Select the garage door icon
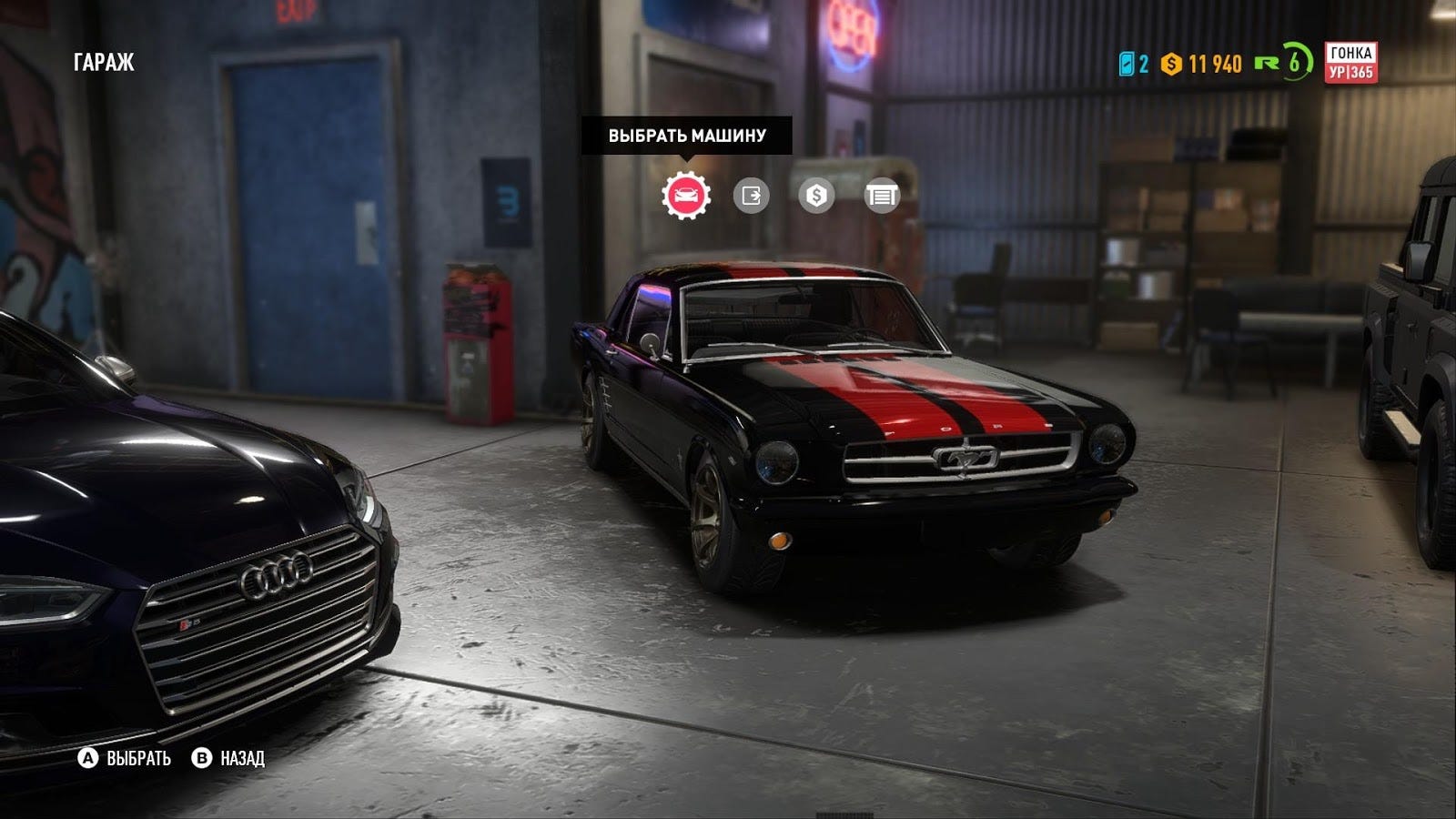Image resolution: width=1456 pixels, height=819 pixels. (x=881, y=196)
